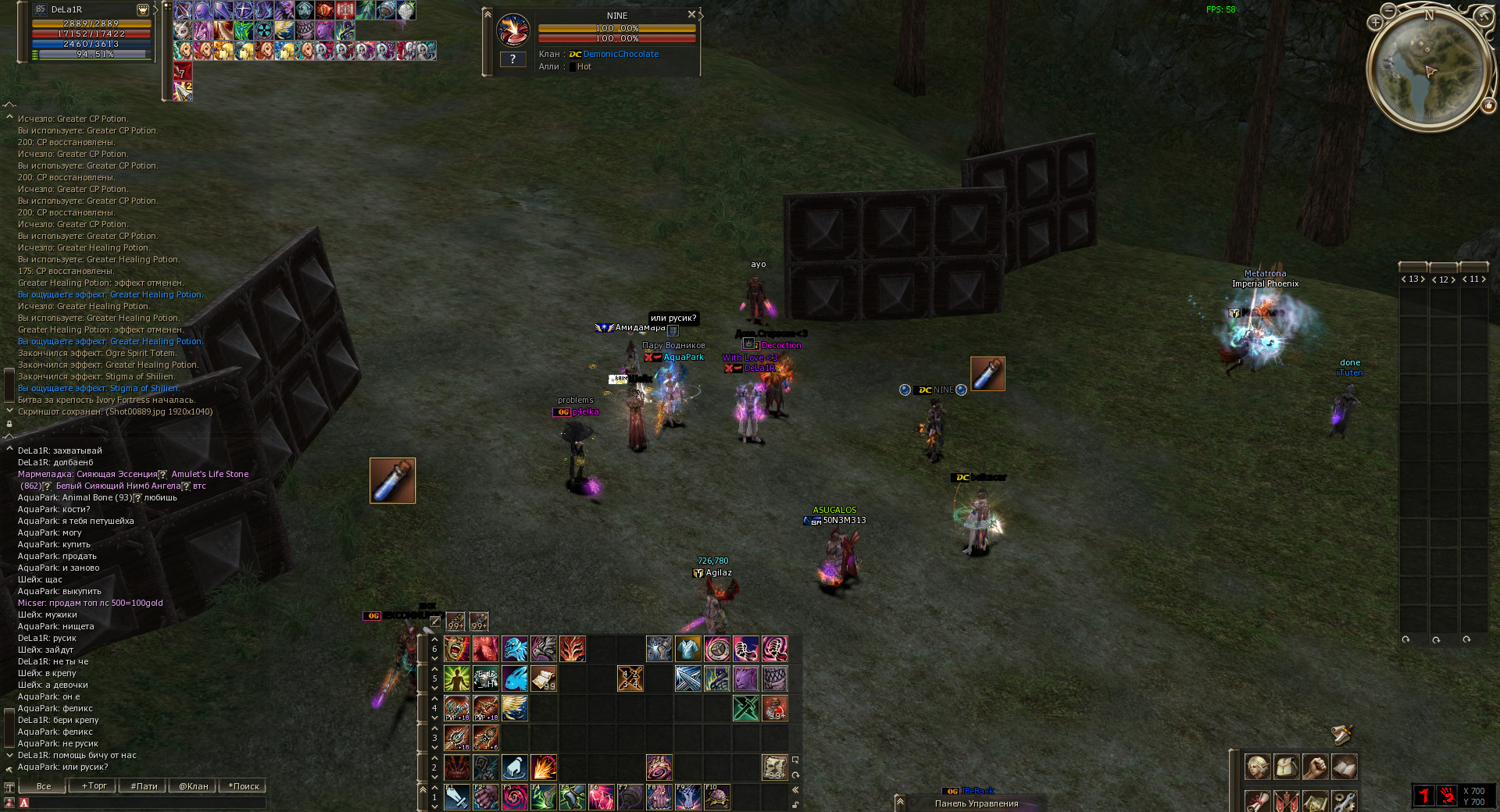This screenshot has height=812, width=1500.
Task: Show the *Поиск chat tab
Action: pyautogui.click(x=244, y=786)
